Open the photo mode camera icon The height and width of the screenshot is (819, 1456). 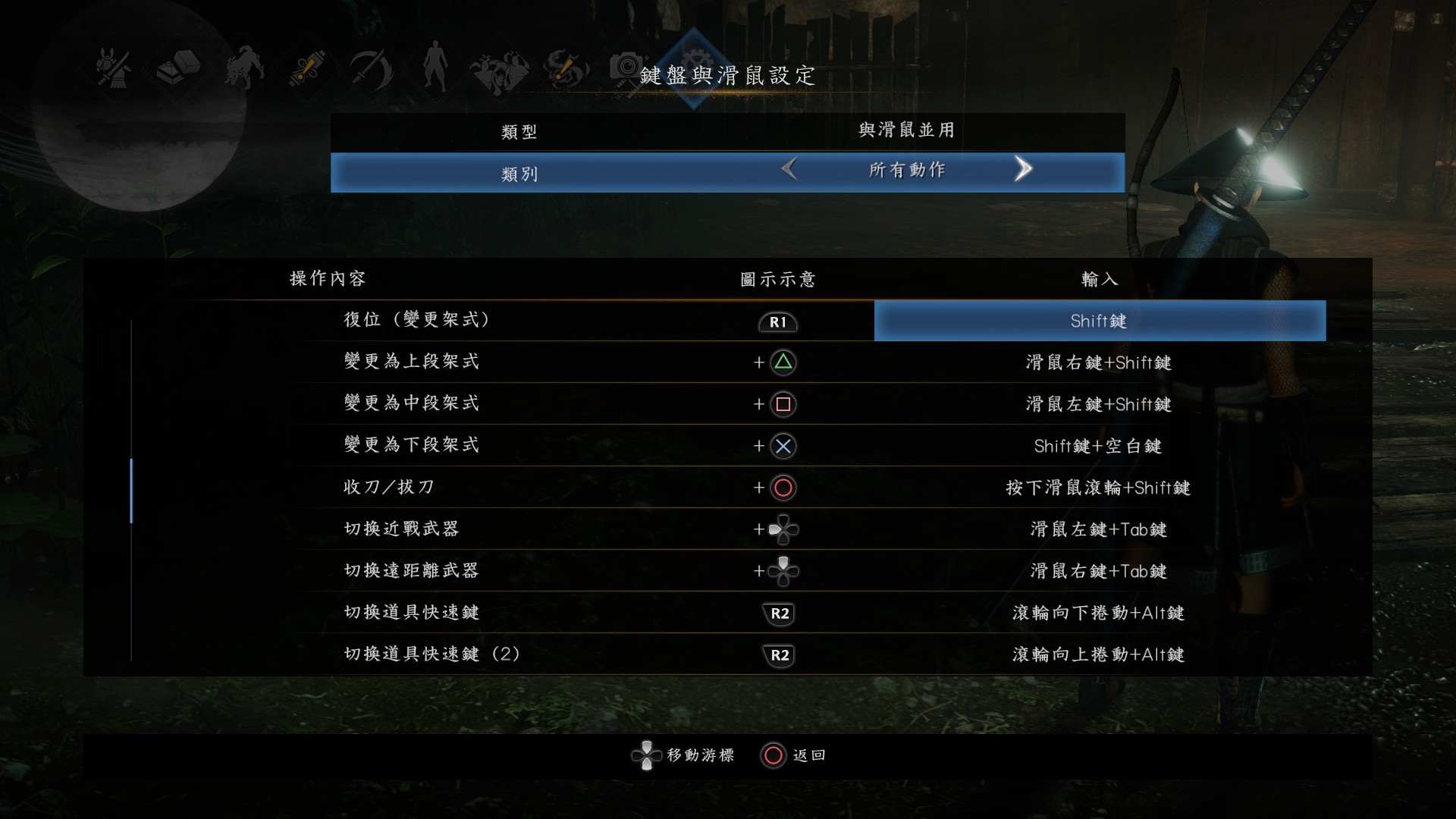[628, 68]
